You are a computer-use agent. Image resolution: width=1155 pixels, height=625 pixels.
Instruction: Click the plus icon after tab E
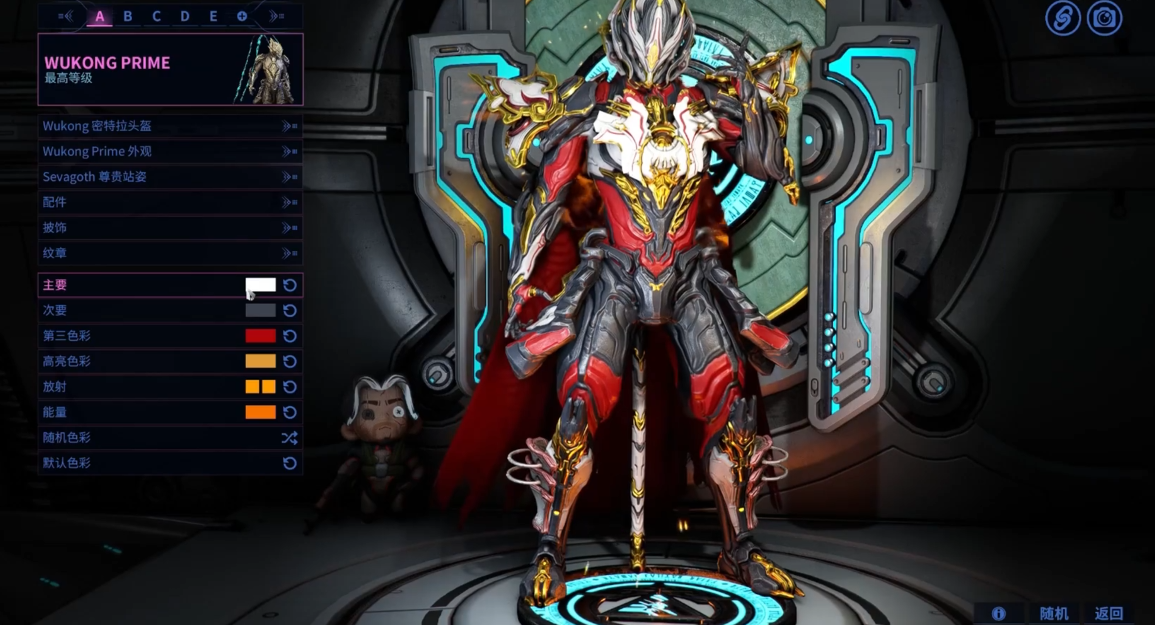point(242,16)
